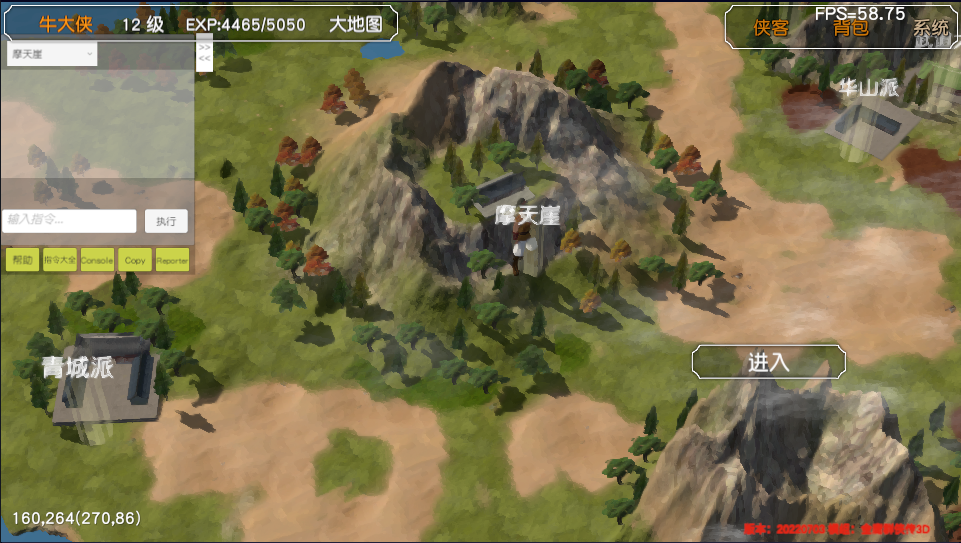This screenshot has height=543, width=961.
Task: Click the yellow Copy button
Action: (135, 260)
